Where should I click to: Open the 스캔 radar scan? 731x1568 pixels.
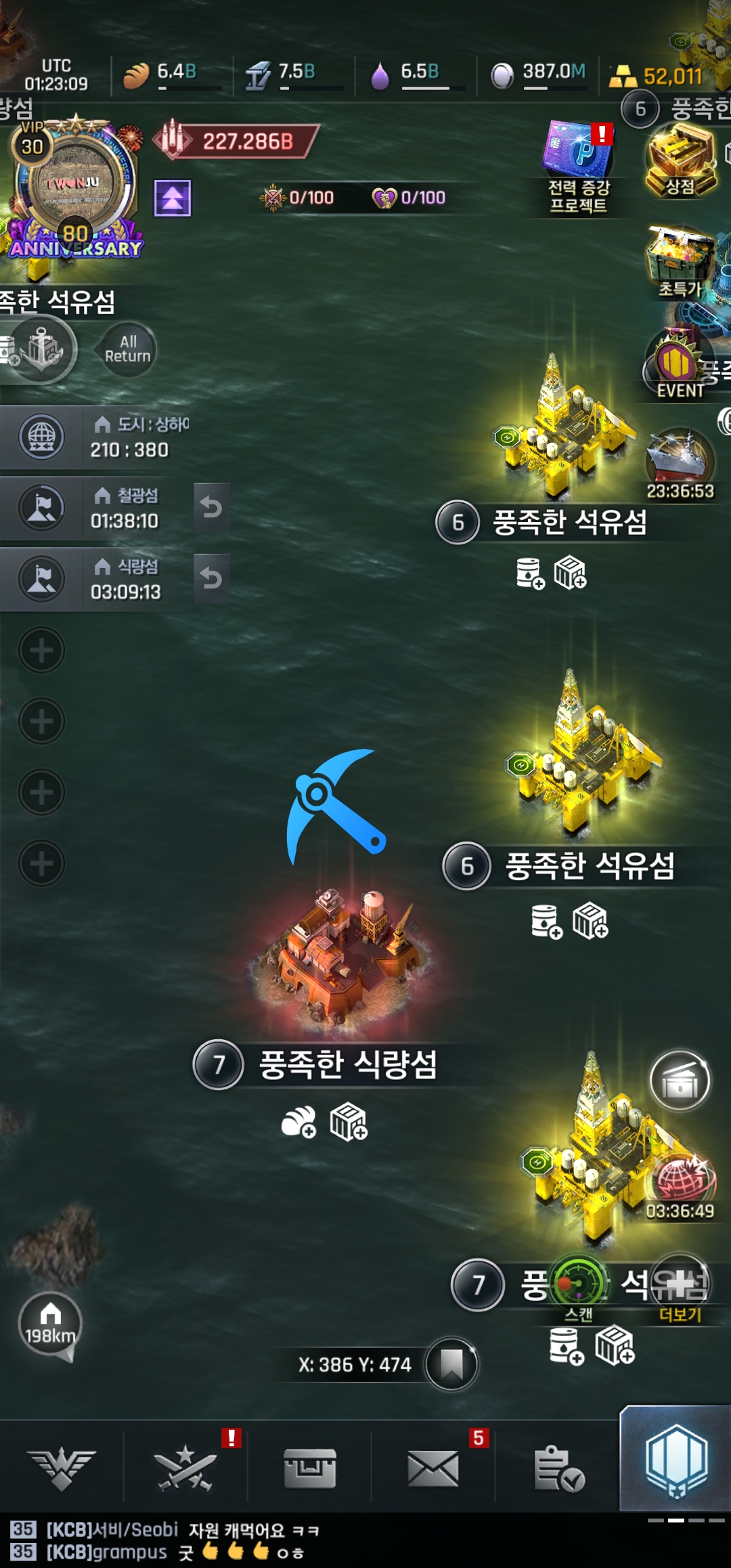point(579,1285)
